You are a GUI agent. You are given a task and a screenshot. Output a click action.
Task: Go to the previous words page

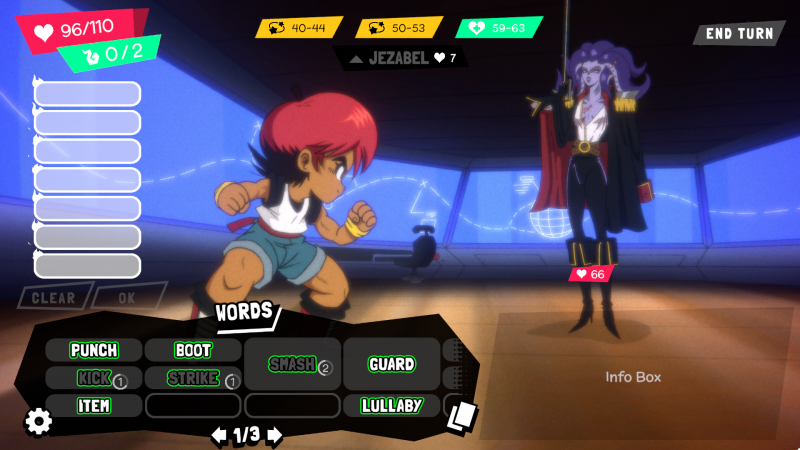point(218,435)
